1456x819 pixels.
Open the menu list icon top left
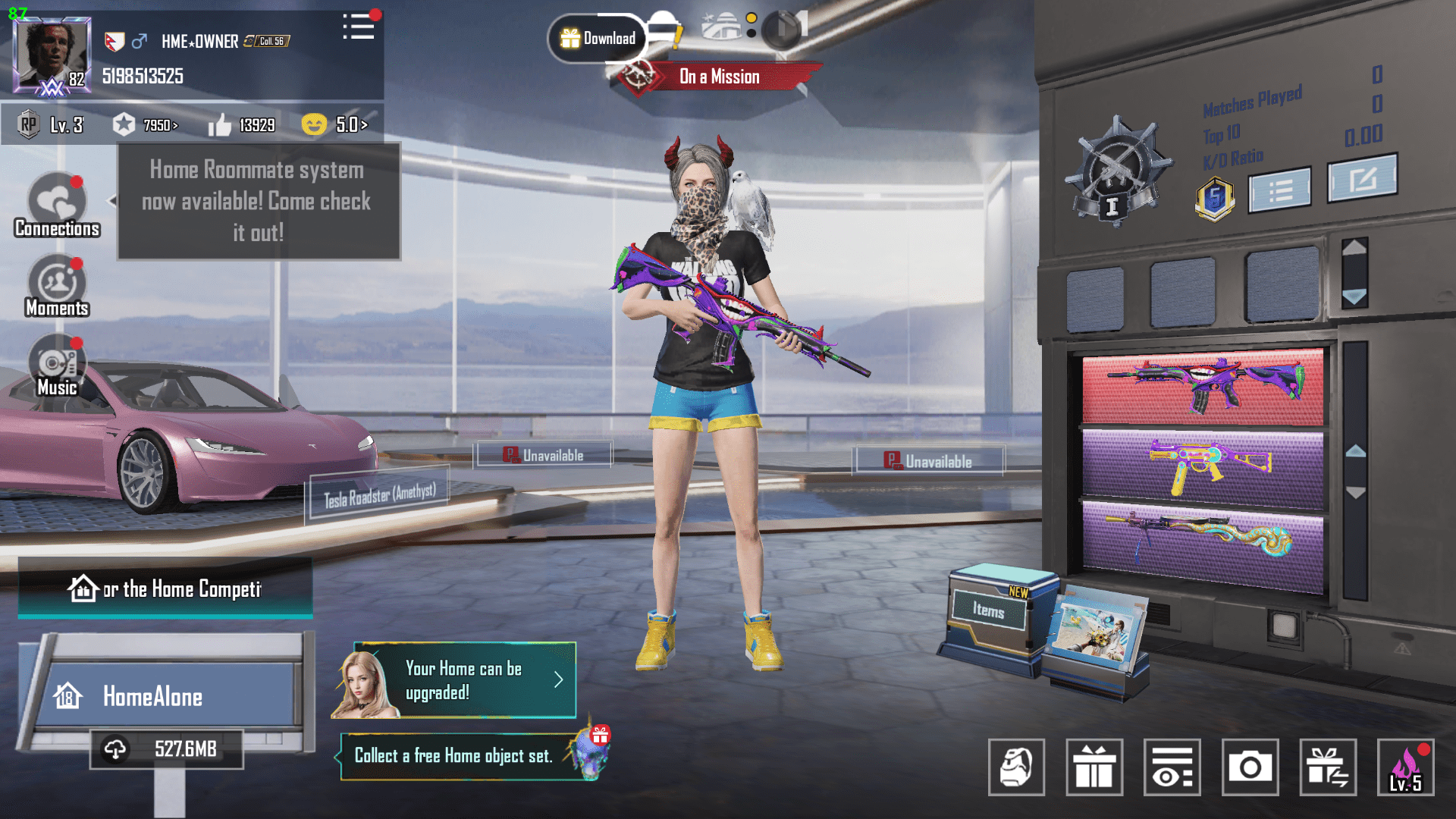click(x=359, y=27)
